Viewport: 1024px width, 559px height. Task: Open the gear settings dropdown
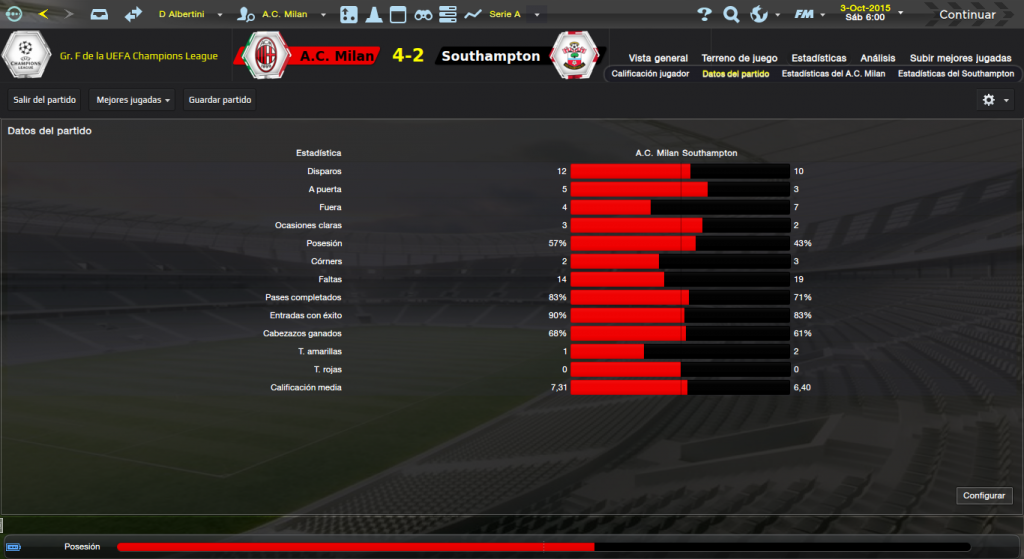[x=995, y=100]
